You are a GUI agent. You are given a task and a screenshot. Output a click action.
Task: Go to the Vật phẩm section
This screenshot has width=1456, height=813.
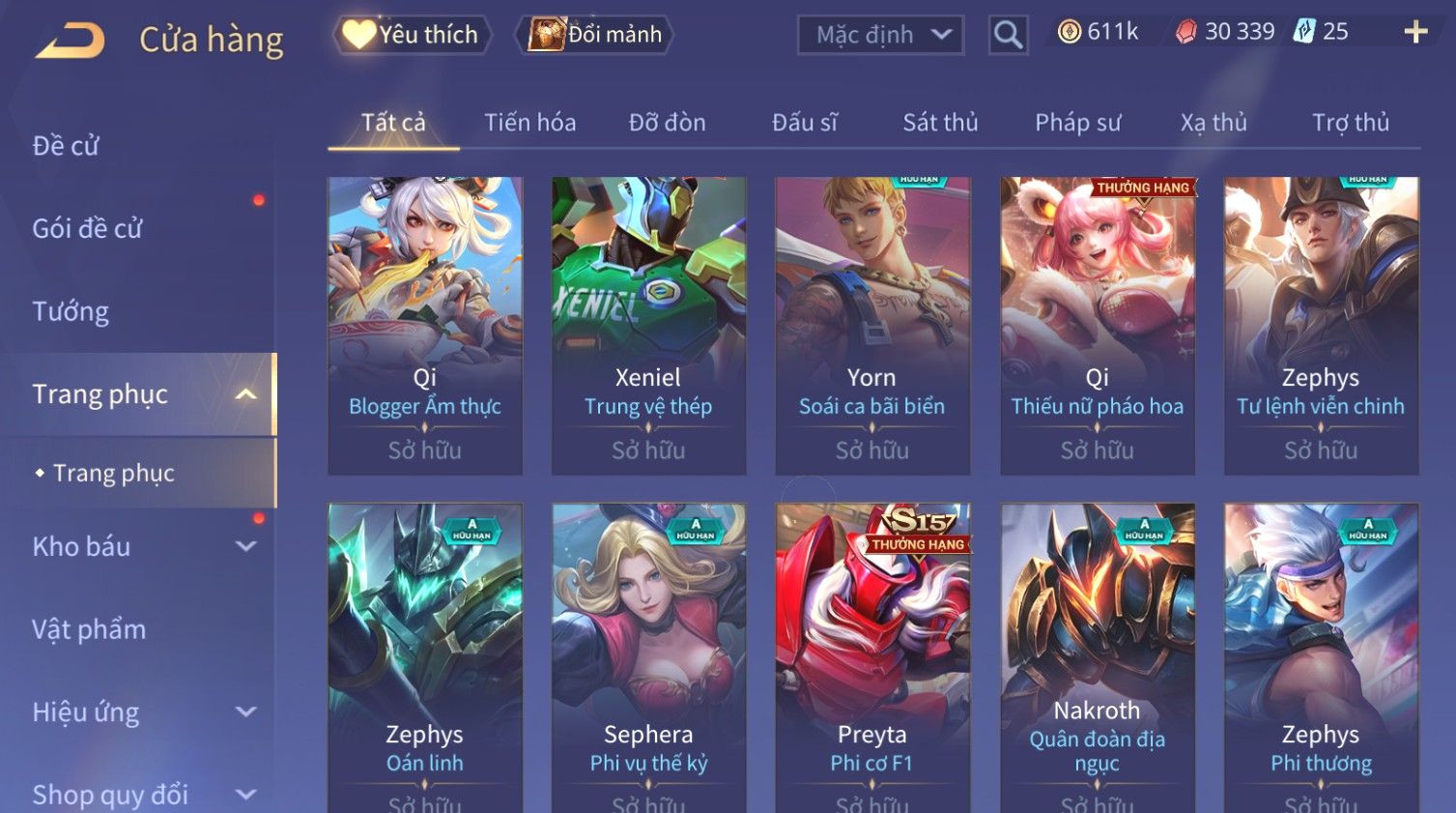coord(89,629)
